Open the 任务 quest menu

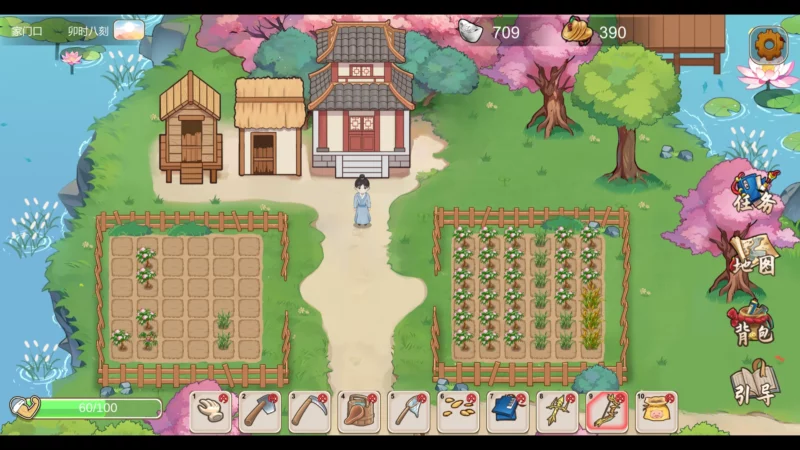[x=753, y=194]
